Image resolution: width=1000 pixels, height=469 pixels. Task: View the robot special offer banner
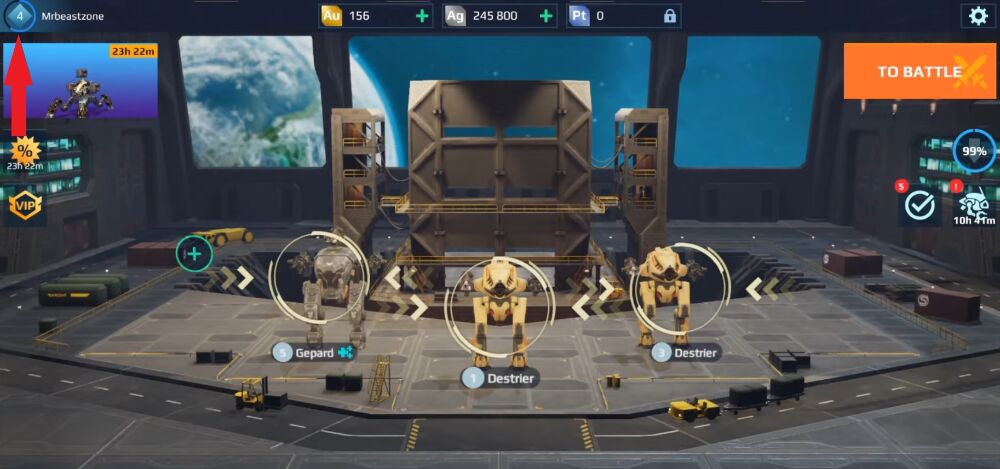(x=80, y=81)
